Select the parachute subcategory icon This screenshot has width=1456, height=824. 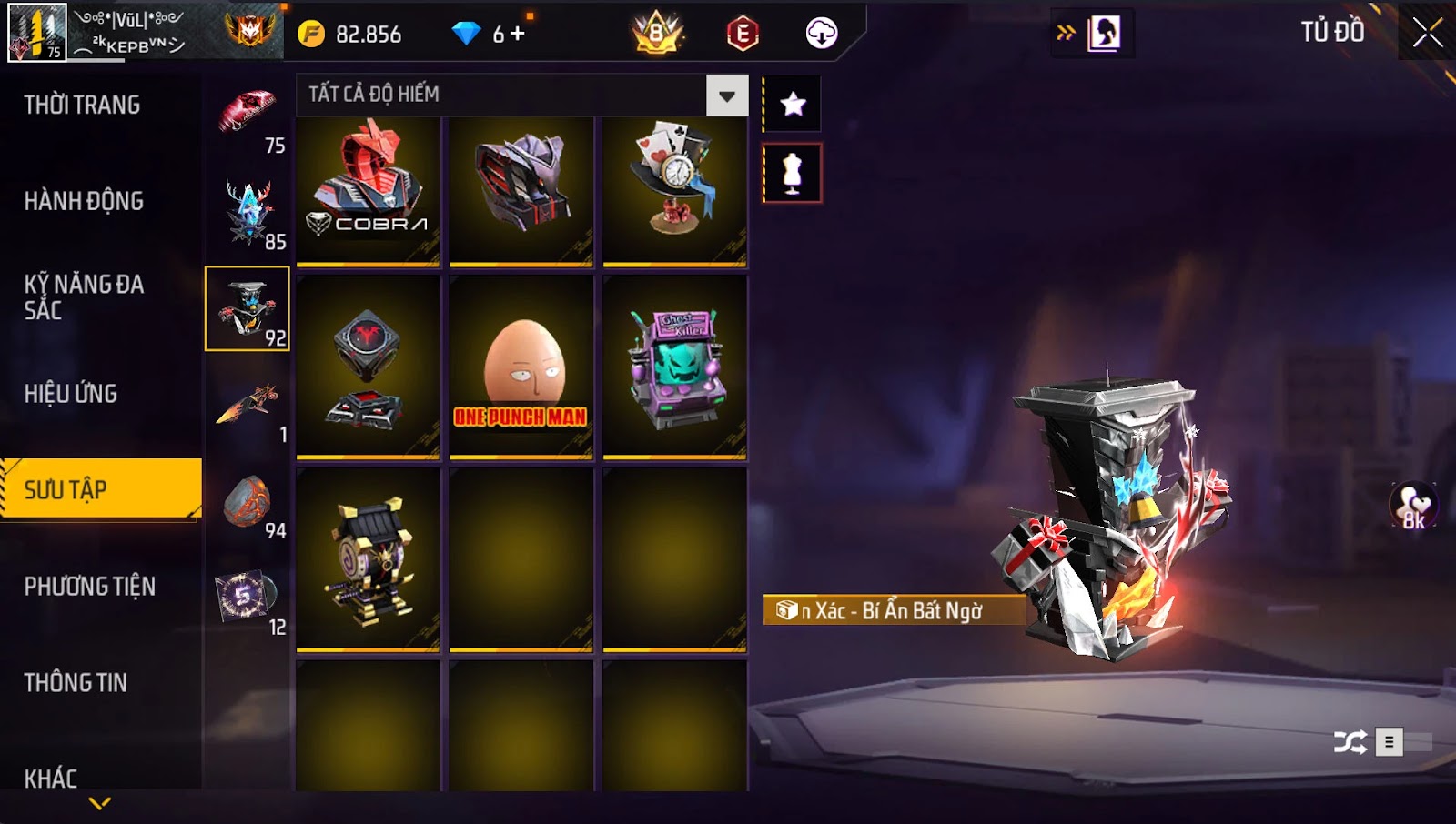pos(248,116)
